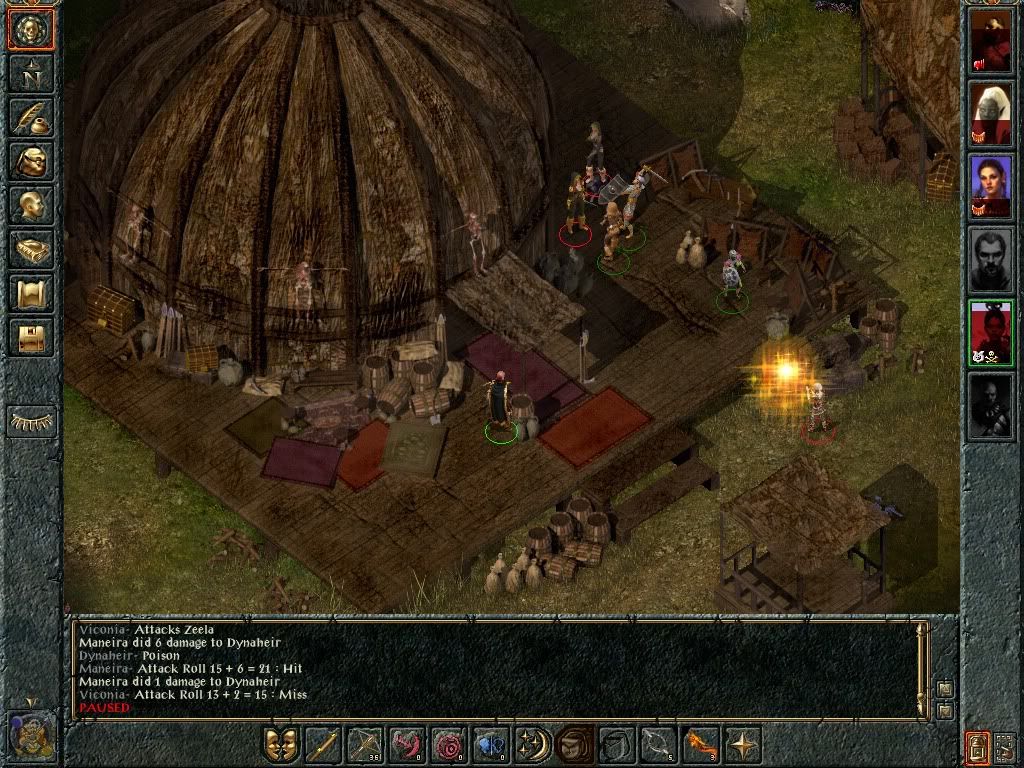This screenshot has height=768, width=1024.
Task: Open special abilities with the four-point star
Action: [742, 745]
